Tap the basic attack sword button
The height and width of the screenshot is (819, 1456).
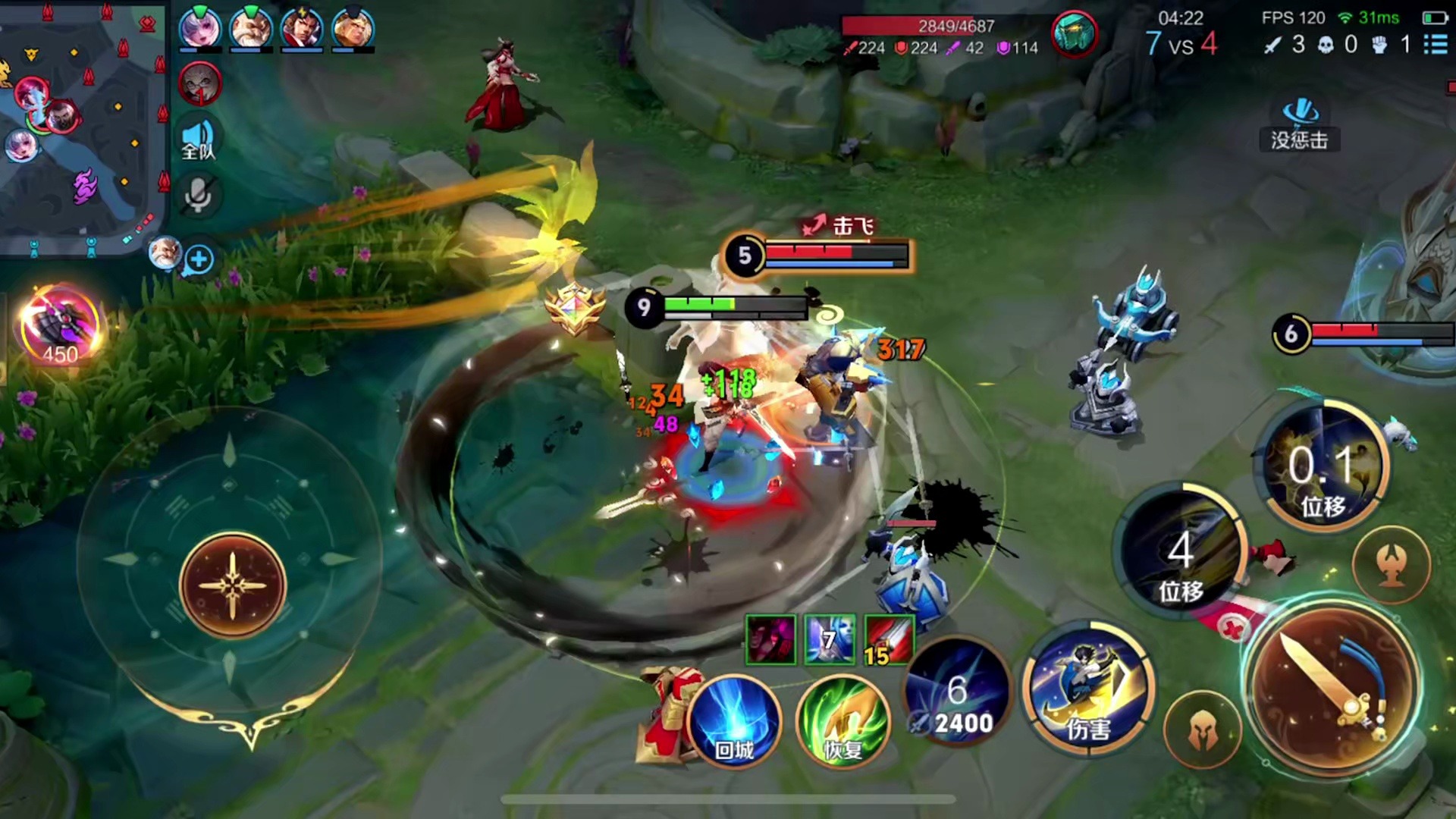click(1332, 687)
